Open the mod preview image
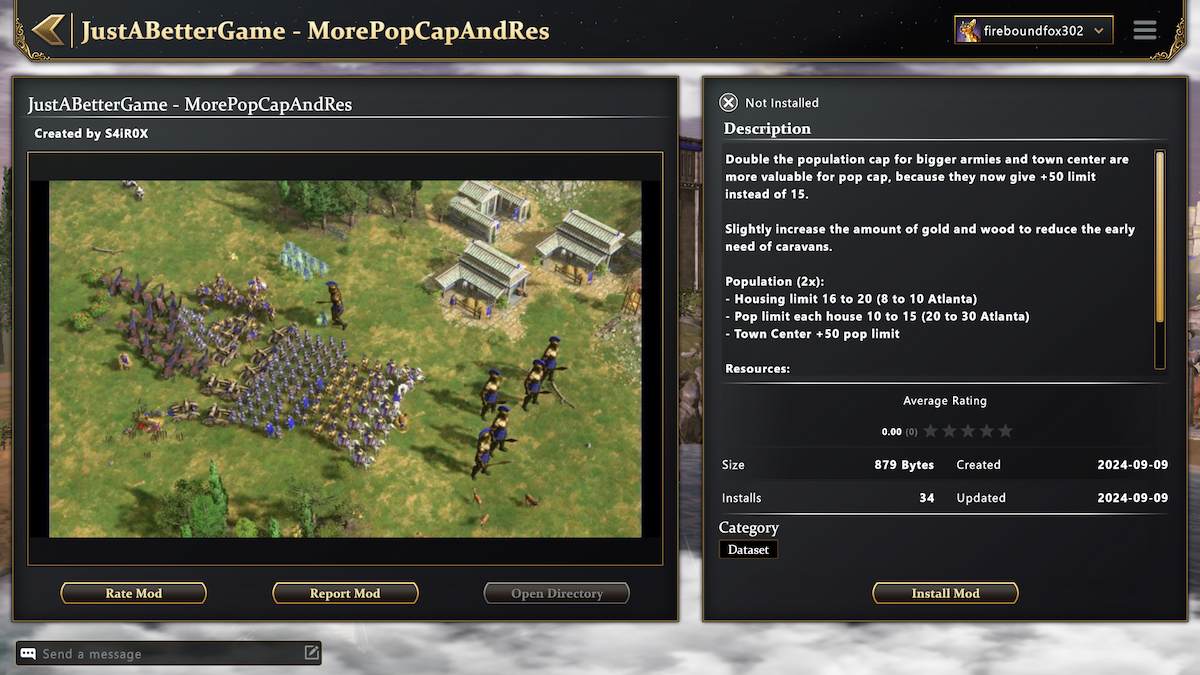Viewport: 1200px width, 675px height. coord(345,359)
